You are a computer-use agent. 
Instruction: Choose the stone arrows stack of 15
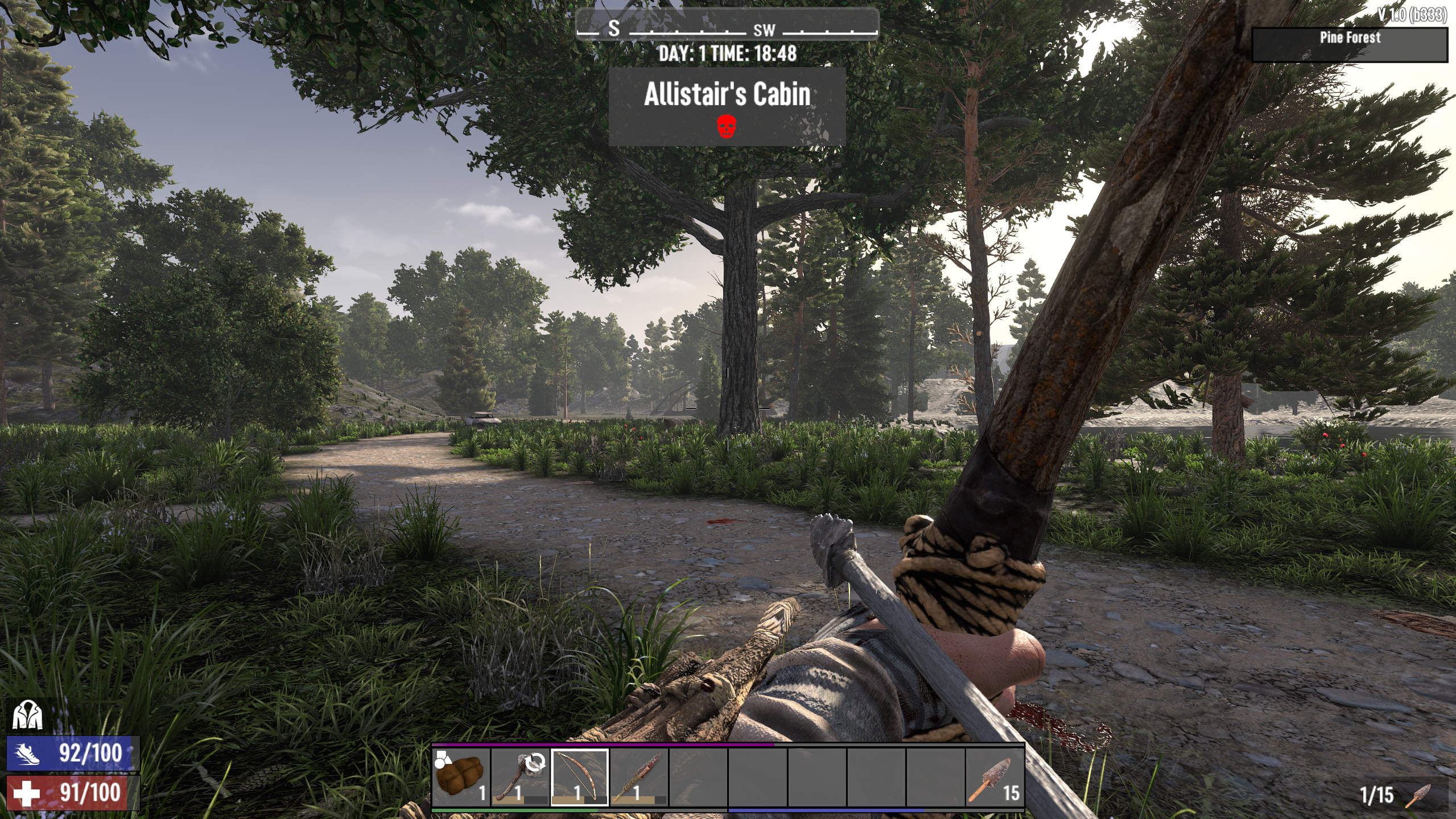pyautogui.click(x=994, y=777)
